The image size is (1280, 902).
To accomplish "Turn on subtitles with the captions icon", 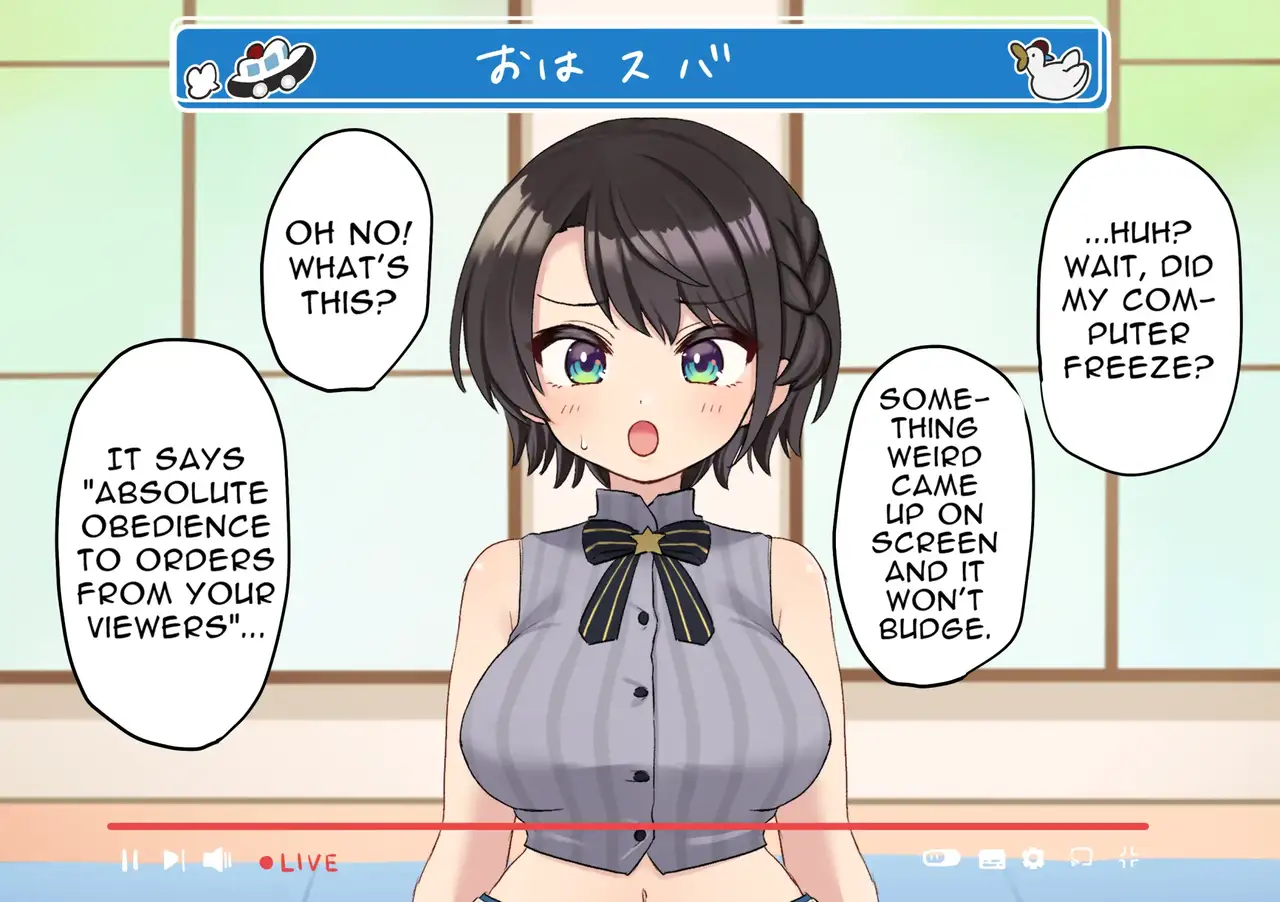I will (x=991, y=858).
